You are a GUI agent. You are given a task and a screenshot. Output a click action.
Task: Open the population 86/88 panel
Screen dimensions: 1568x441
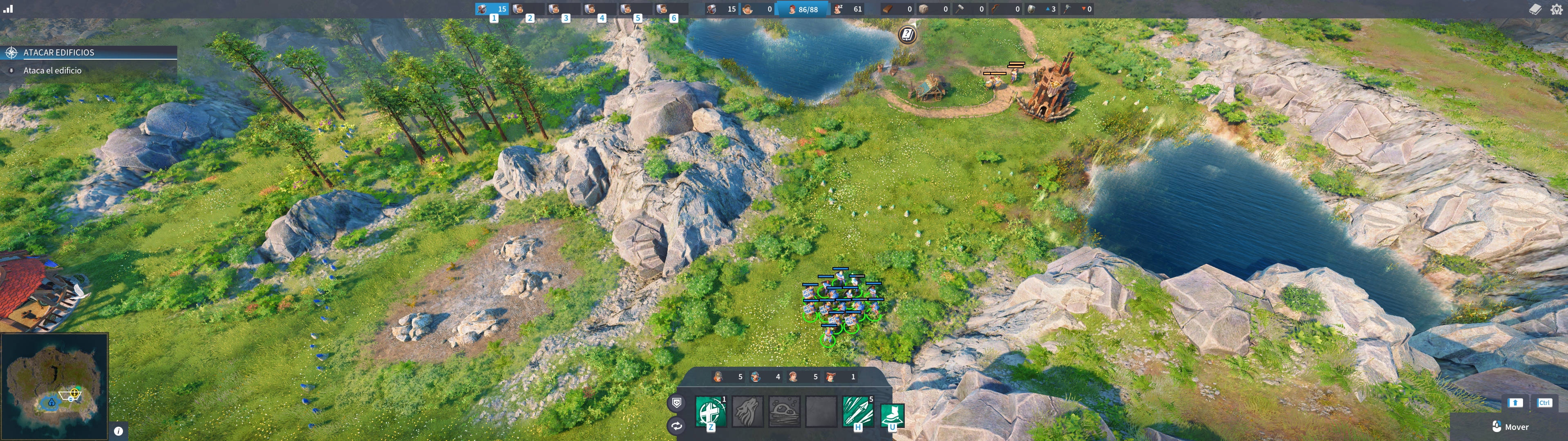pos(803,9)
